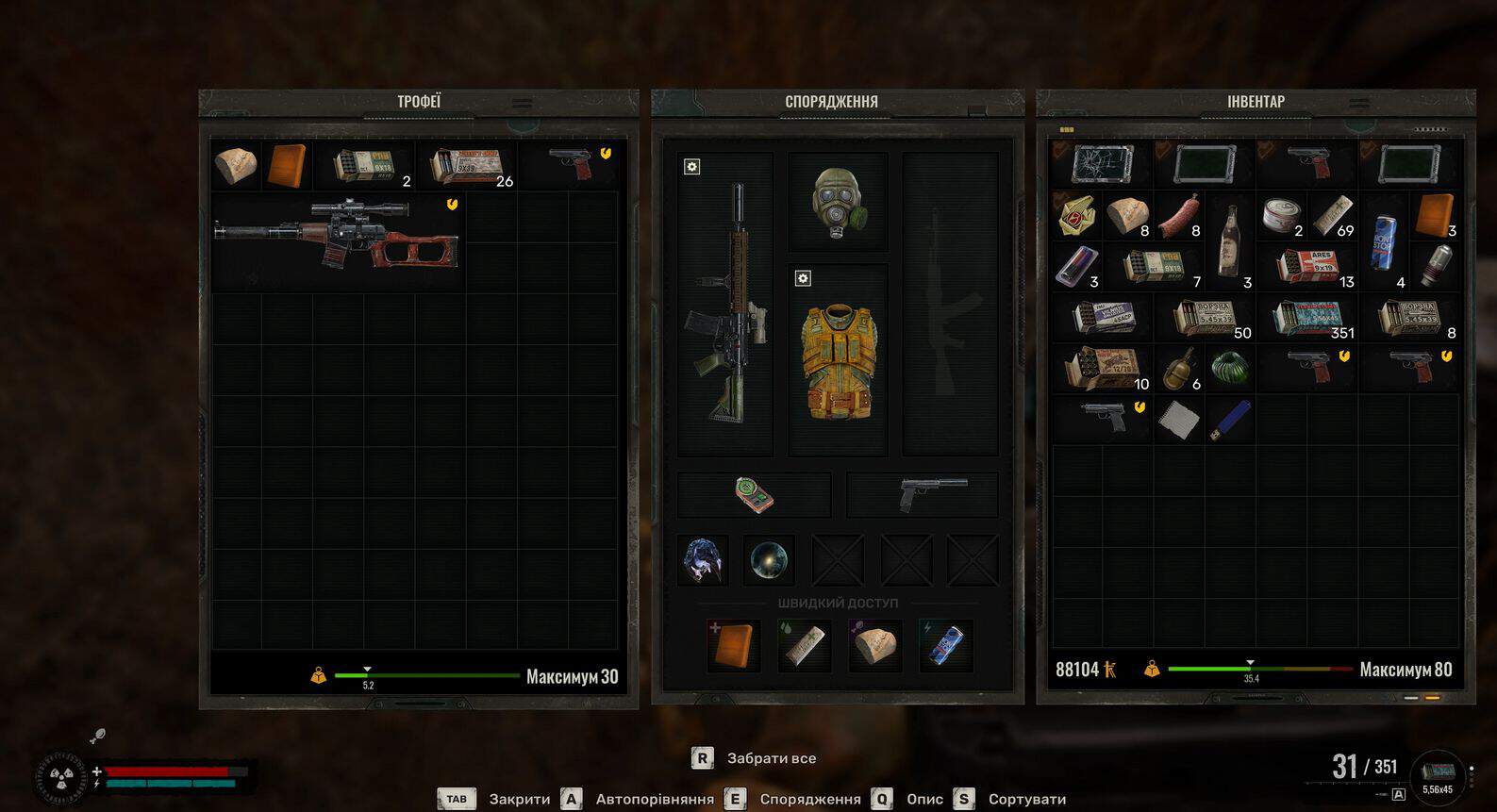Open the rifle's upgrade gear icon
The image size is (1497, 812).
(x=691, y=167)
